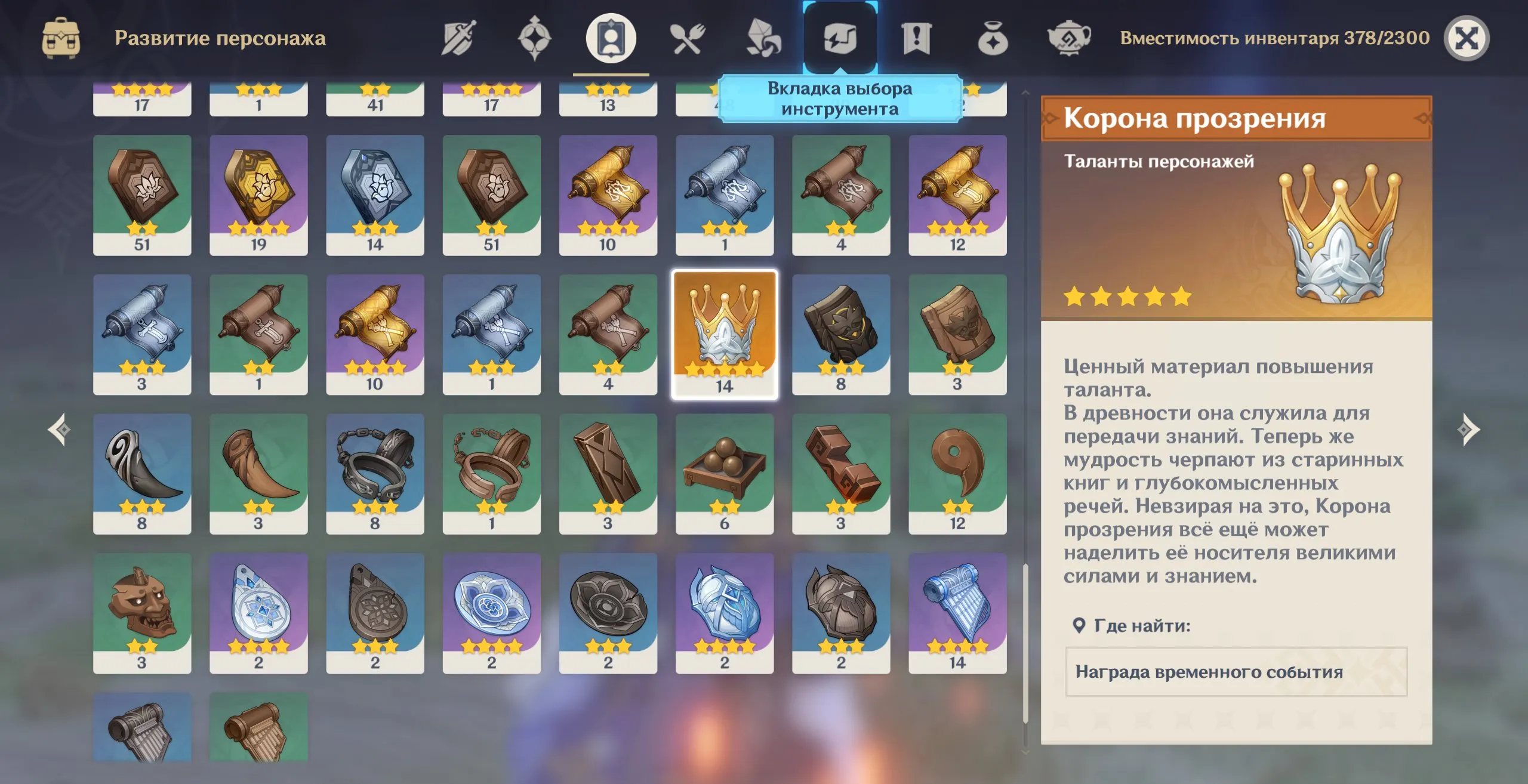1528x784 pixels.
Task: Go to the previous inventory category arrow
Action: pos(59,430)
